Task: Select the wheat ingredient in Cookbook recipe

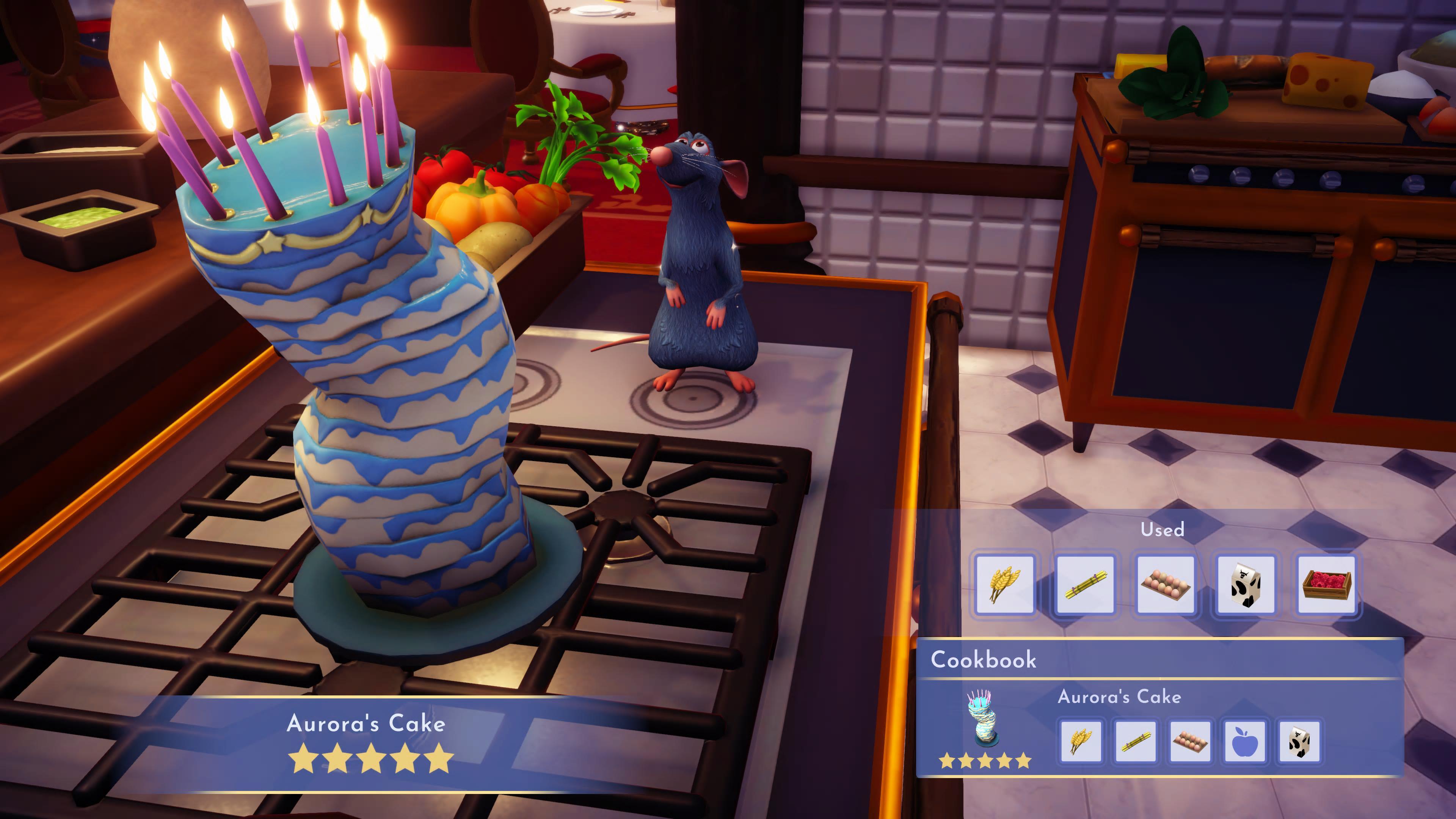Action: (x=1081, y=741)
